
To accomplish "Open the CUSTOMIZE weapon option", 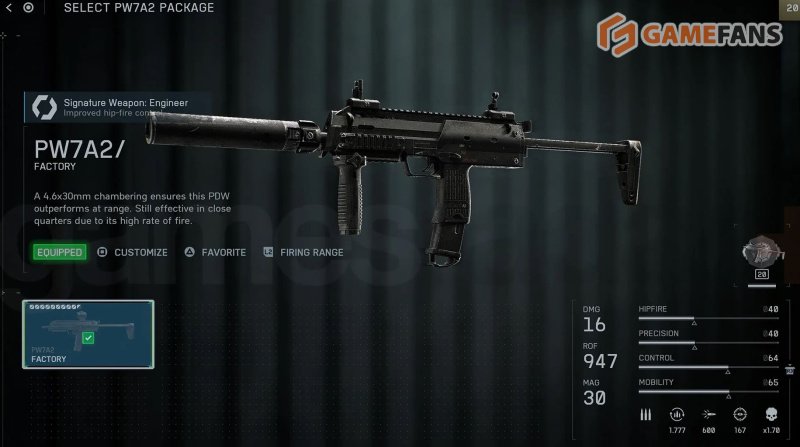I will [x=132, y=252].
